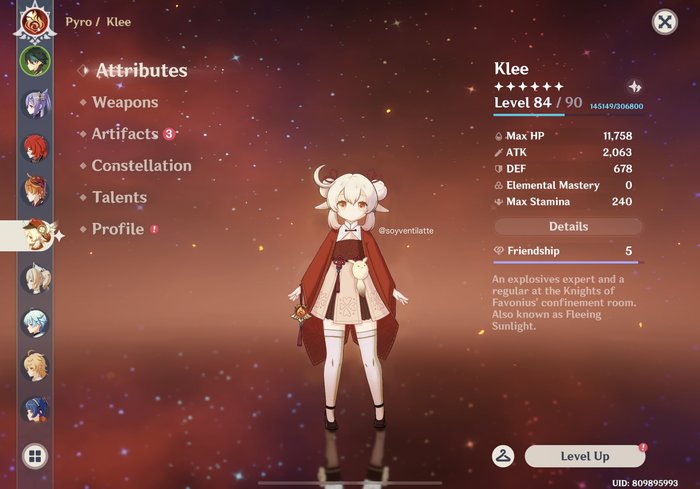Open the character grid view button
700x489 pixels.
click(34, 457)
